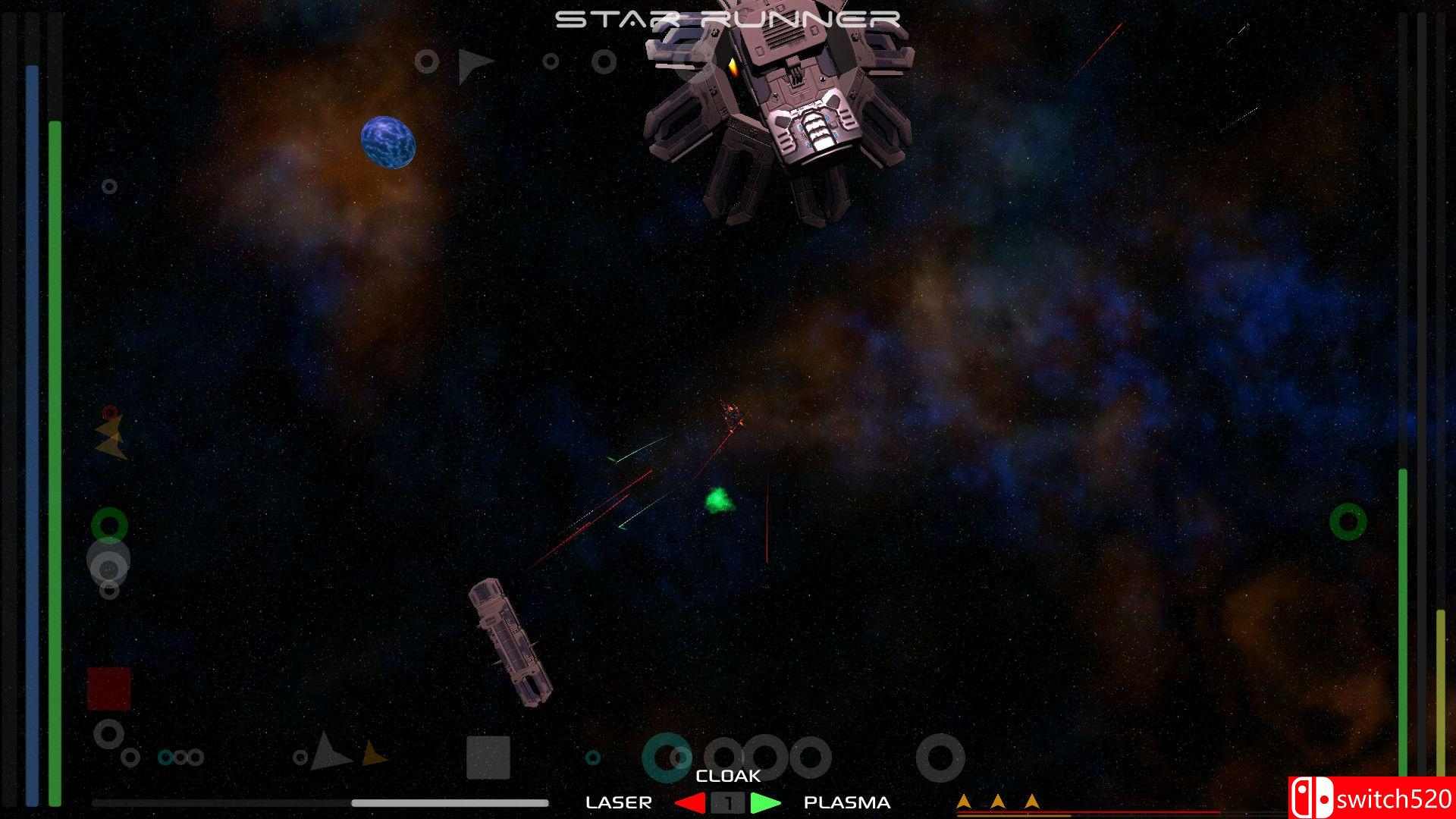Toggle the Plasma weapon mode
This screenshot has height=819, width=1456.
click(x=847, y=802)
